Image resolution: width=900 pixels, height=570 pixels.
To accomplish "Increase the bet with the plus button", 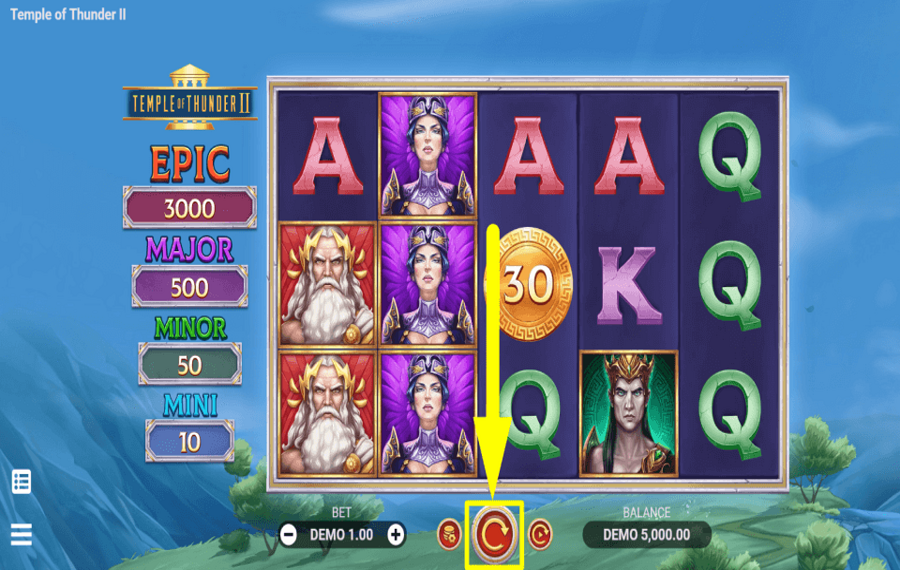I will 396,535.
